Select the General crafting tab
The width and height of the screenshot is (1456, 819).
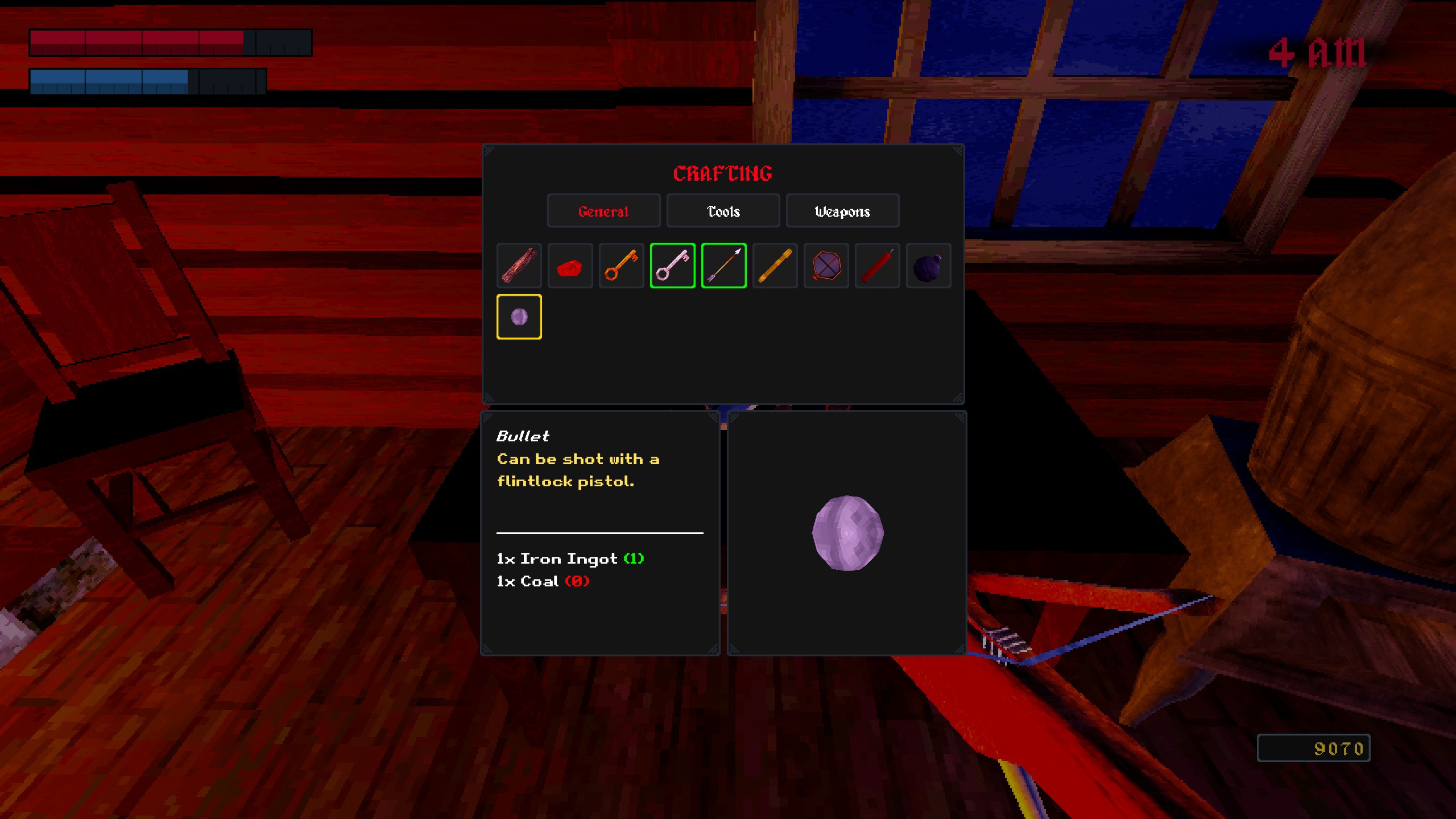pyautogui.click(x=604, y=211)
